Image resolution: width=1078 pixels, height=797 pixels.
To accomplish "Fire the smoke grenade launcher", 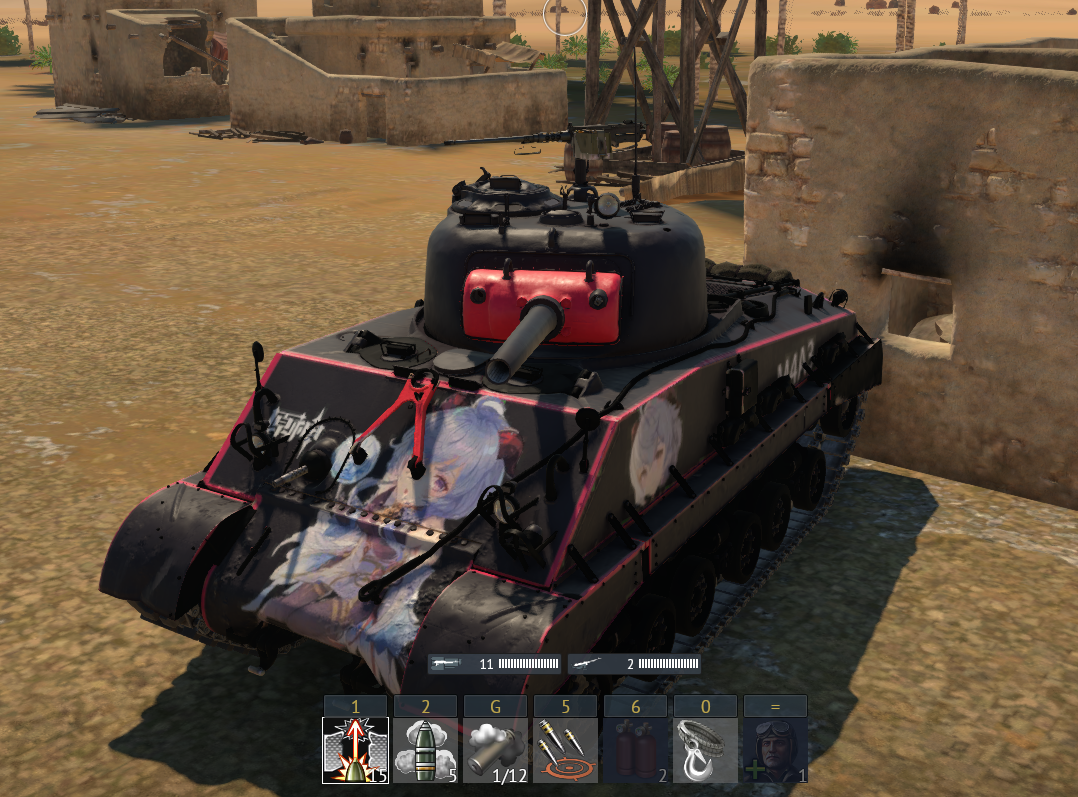I will (495, 750).
